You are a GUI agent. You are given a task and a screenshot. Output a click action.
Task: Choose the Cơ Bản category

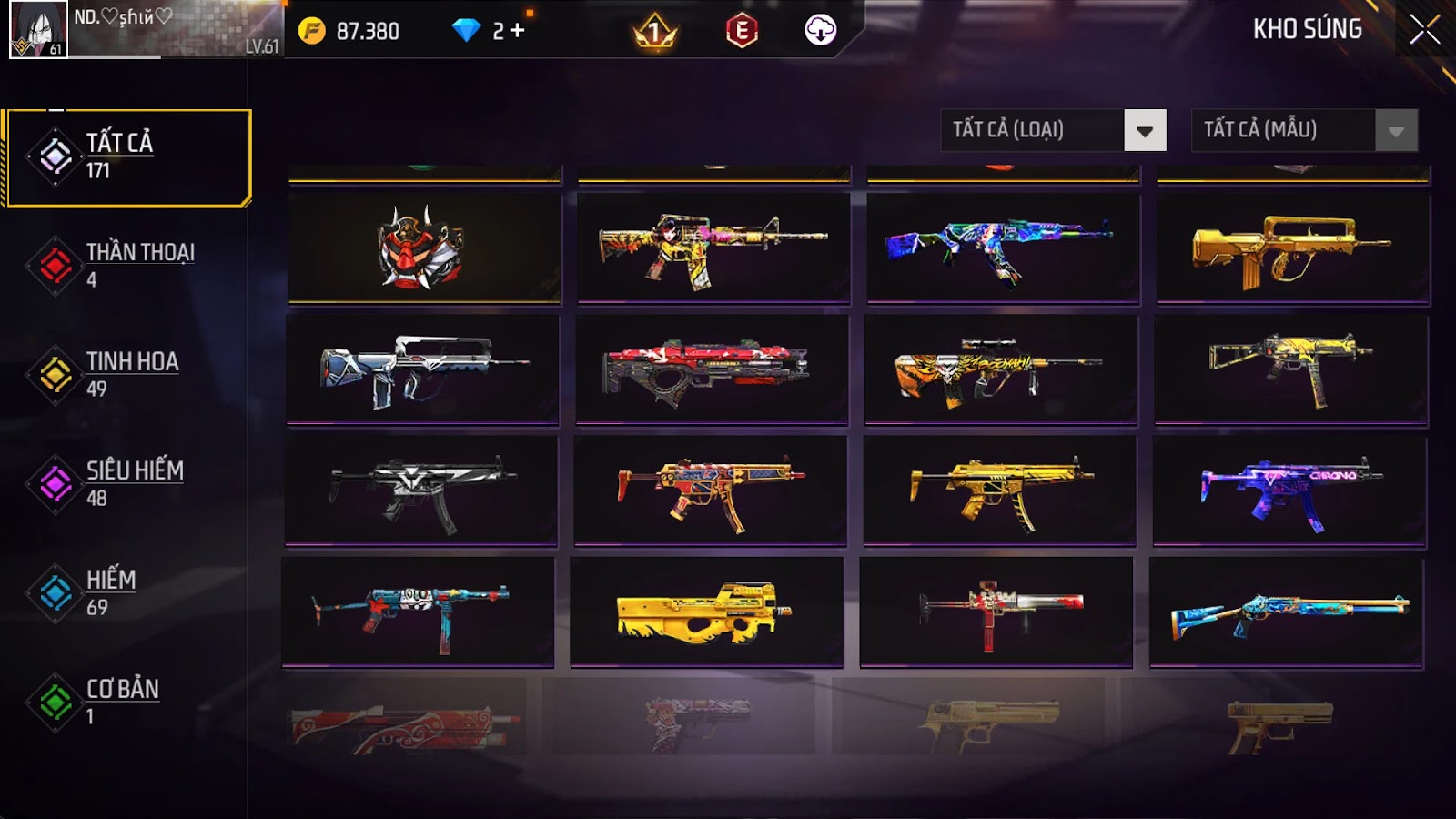tap(127, 703)
